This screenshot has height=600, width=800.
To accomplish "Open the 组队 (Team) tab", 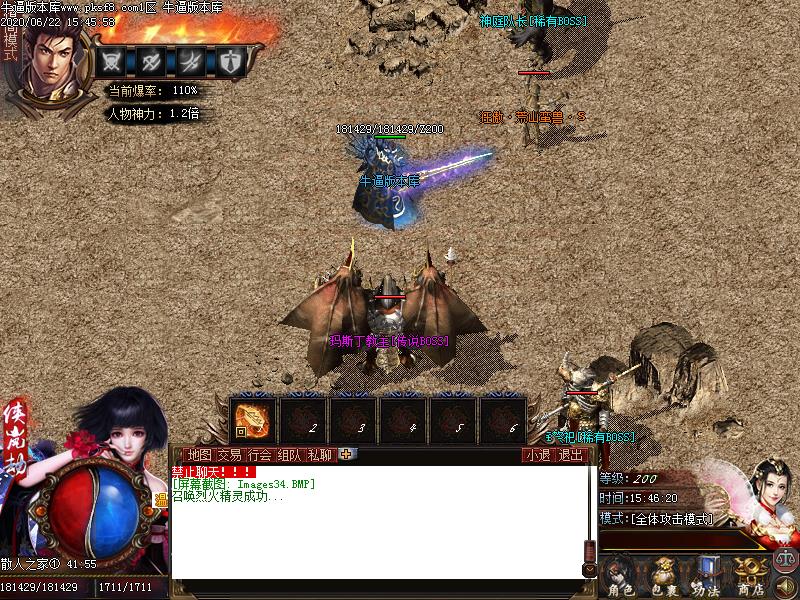I will point(290,455).
